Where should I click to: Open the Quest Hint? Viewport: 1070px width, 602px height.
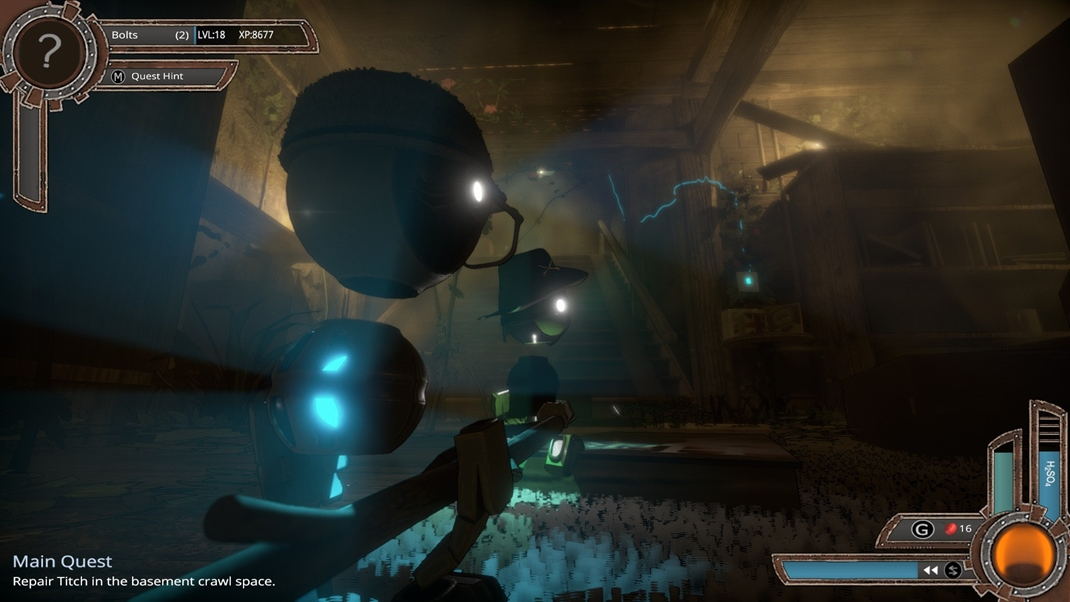(x=157, y=76)
